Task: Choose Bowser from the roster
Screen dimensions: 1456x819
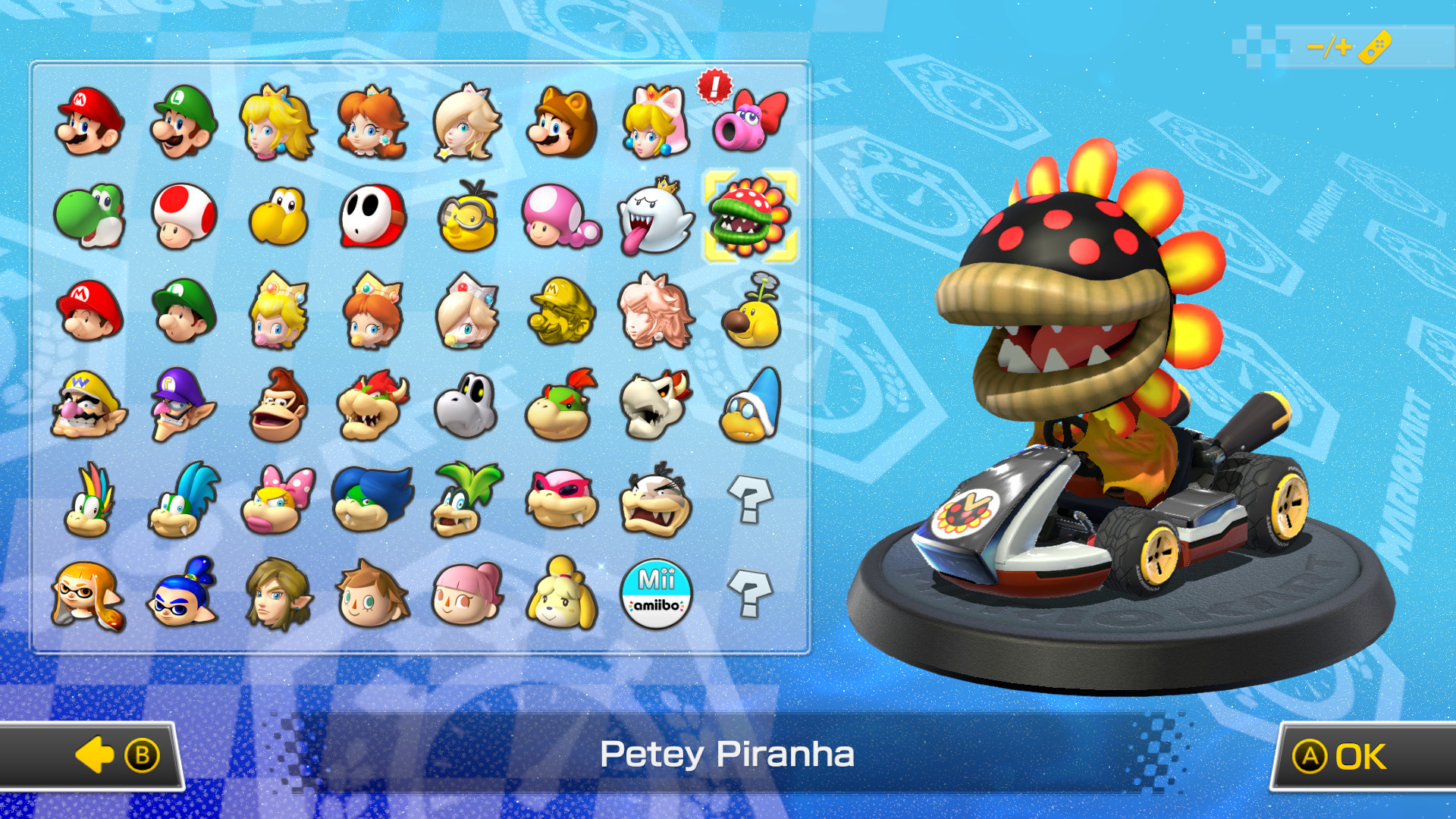Action: point(372,408)
